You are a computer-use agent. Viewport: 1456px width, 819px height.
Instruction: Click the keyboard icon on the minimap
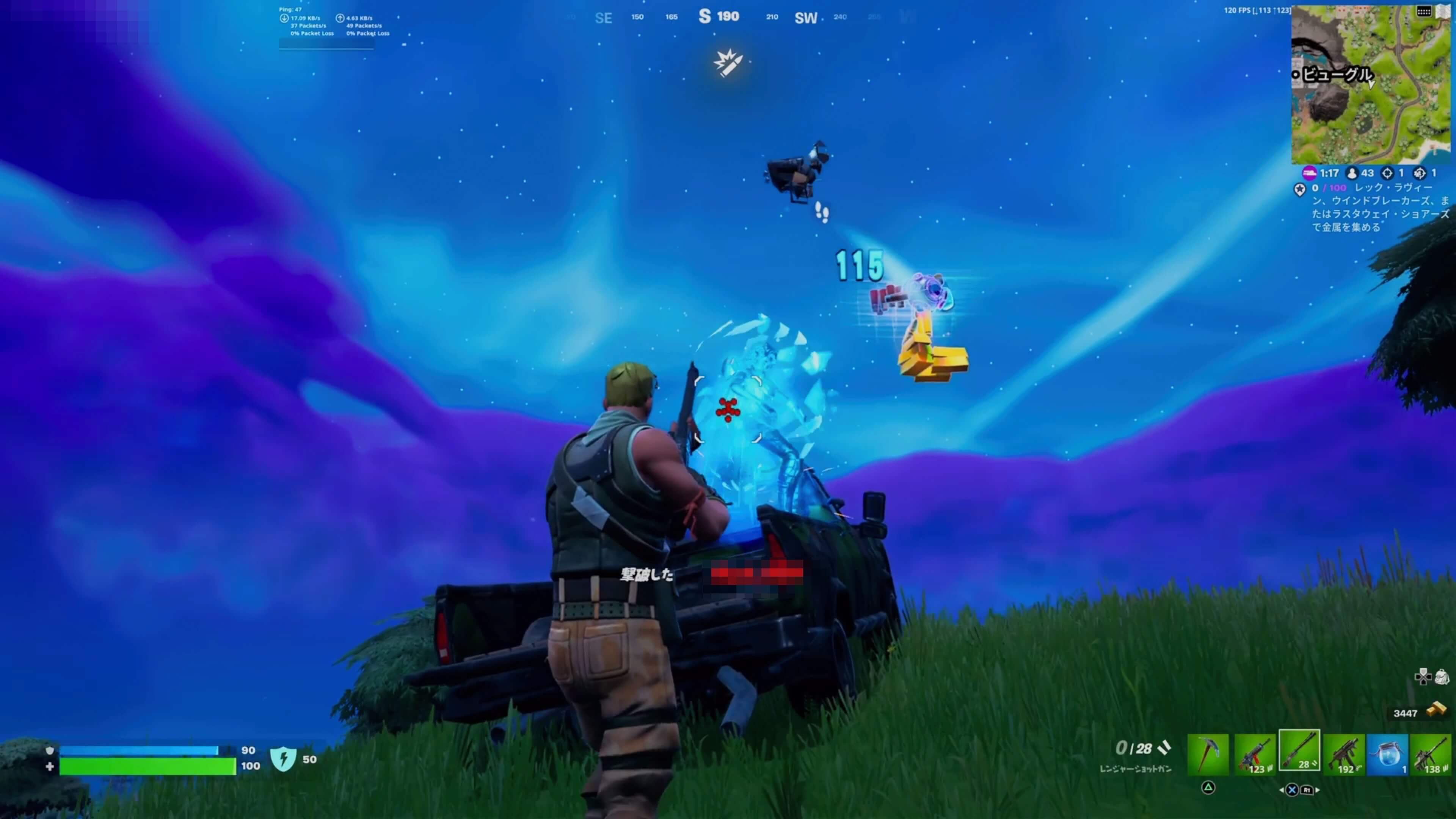coord(1424,11)
